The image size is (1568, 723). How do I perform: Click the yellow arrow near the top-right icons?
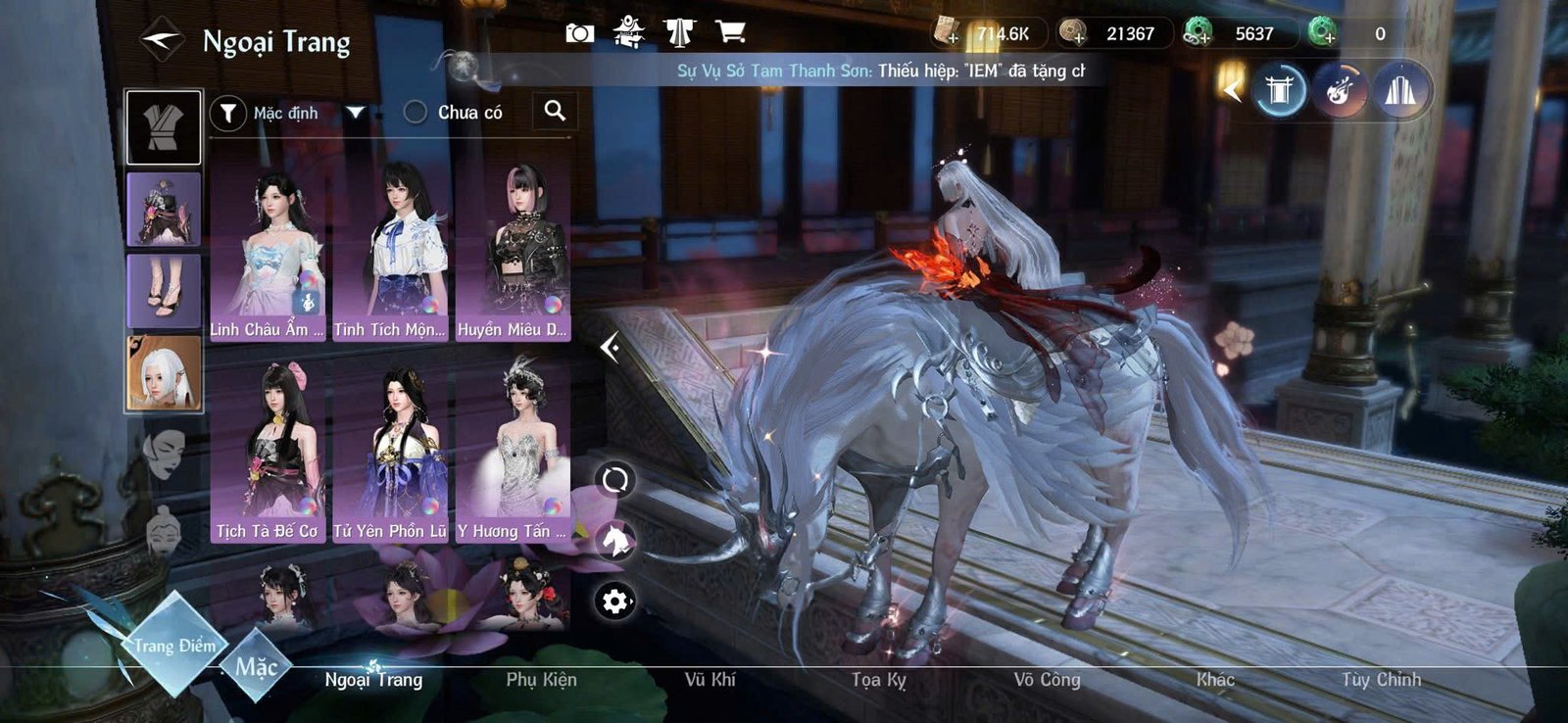tap(1231, 89)
